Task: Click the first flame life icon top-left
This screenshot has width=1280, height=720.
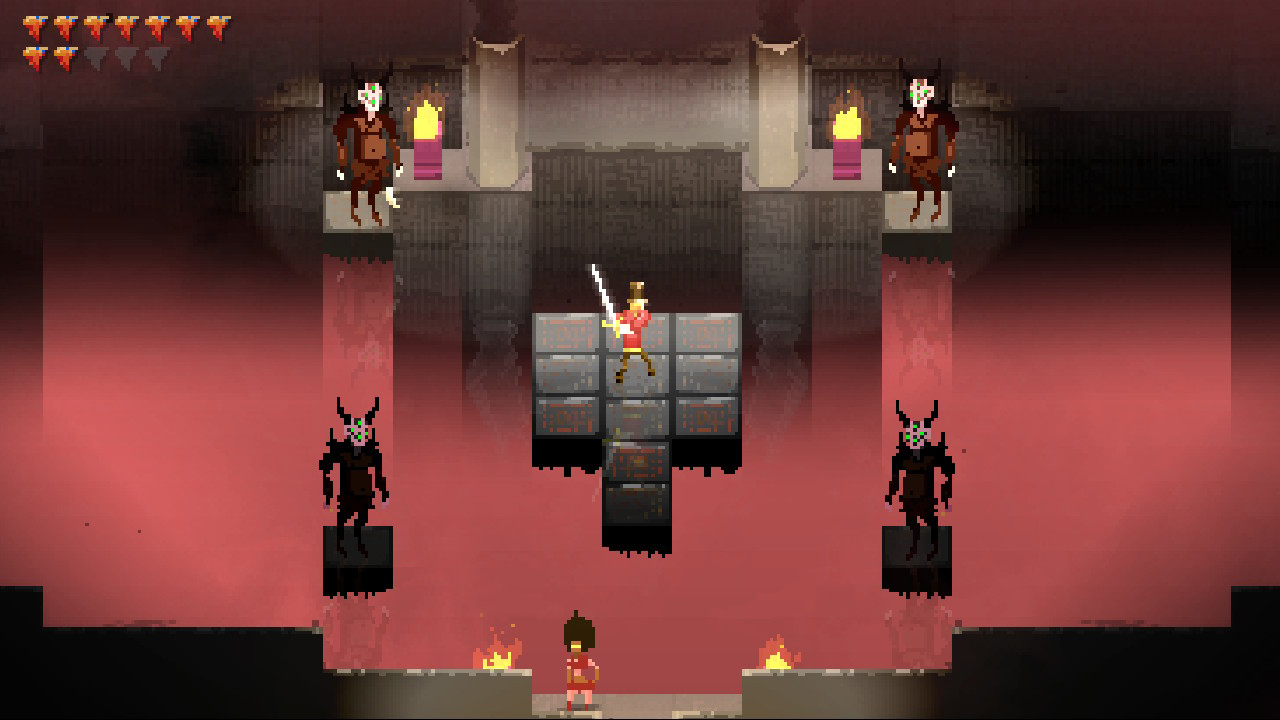Action: click(33, 26)
